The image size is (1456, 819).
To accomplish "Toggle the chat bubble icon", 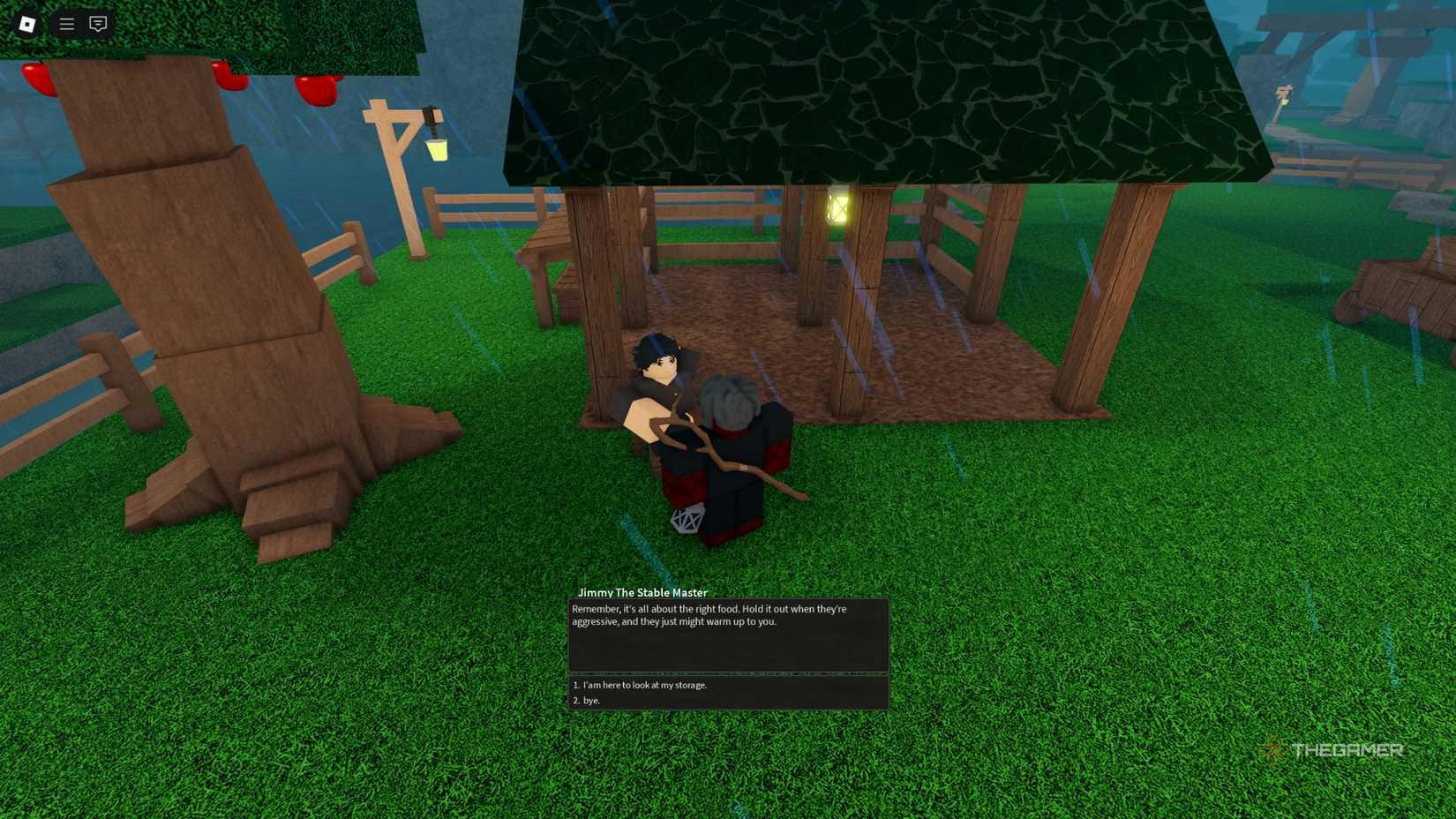I will [97, 24].
